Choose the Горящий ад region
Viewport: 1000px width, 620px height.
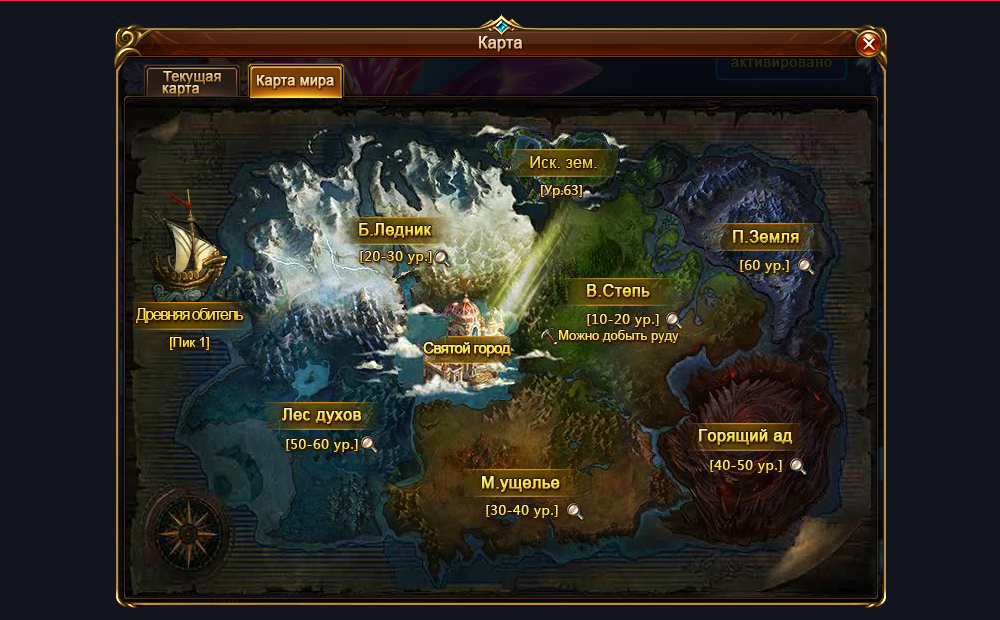[x=745, y=437]
